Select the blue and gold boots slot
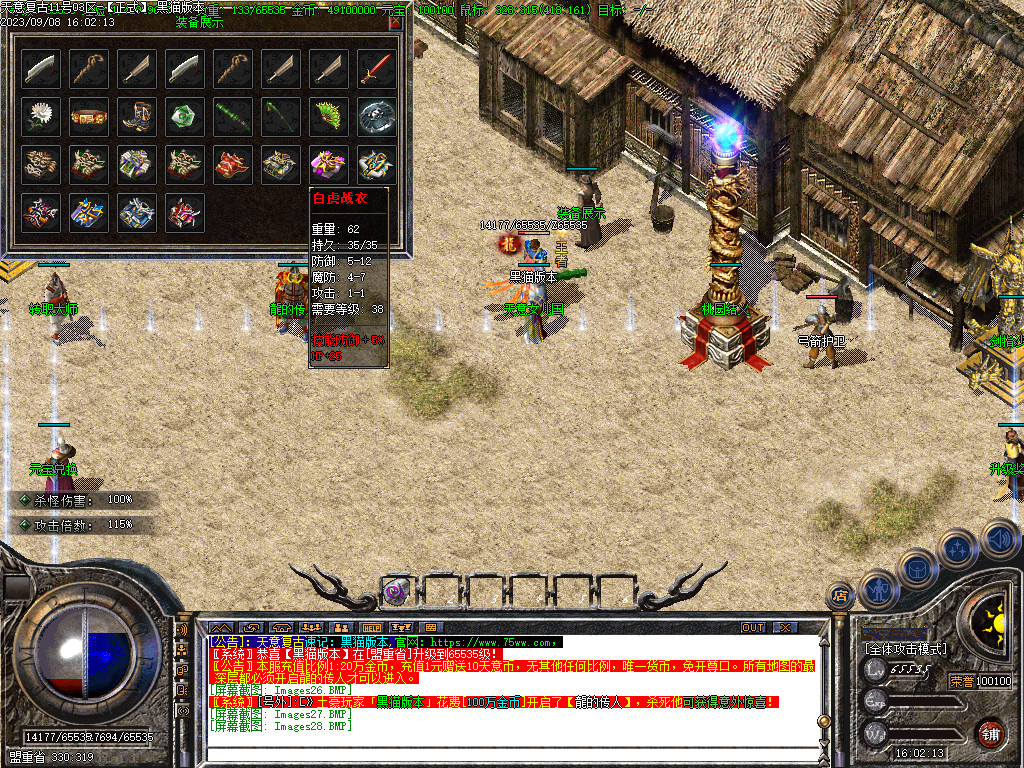This screenshot has width=1024, height=768. [137, 116]
